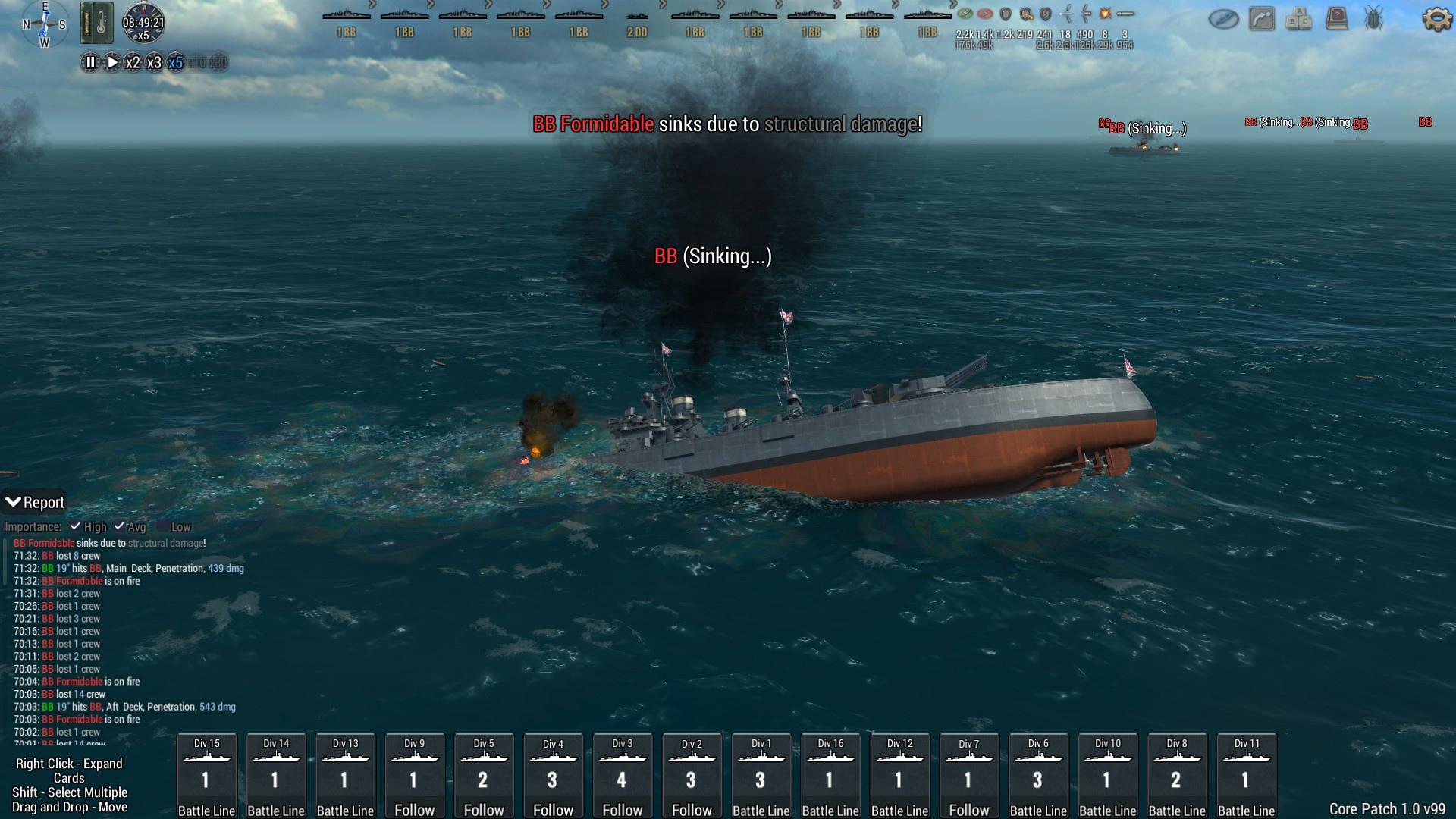Select the 2 DD group in the ship bar
Image resolution: width=1456 pixels, height=819 pixels.
point(637,24)
